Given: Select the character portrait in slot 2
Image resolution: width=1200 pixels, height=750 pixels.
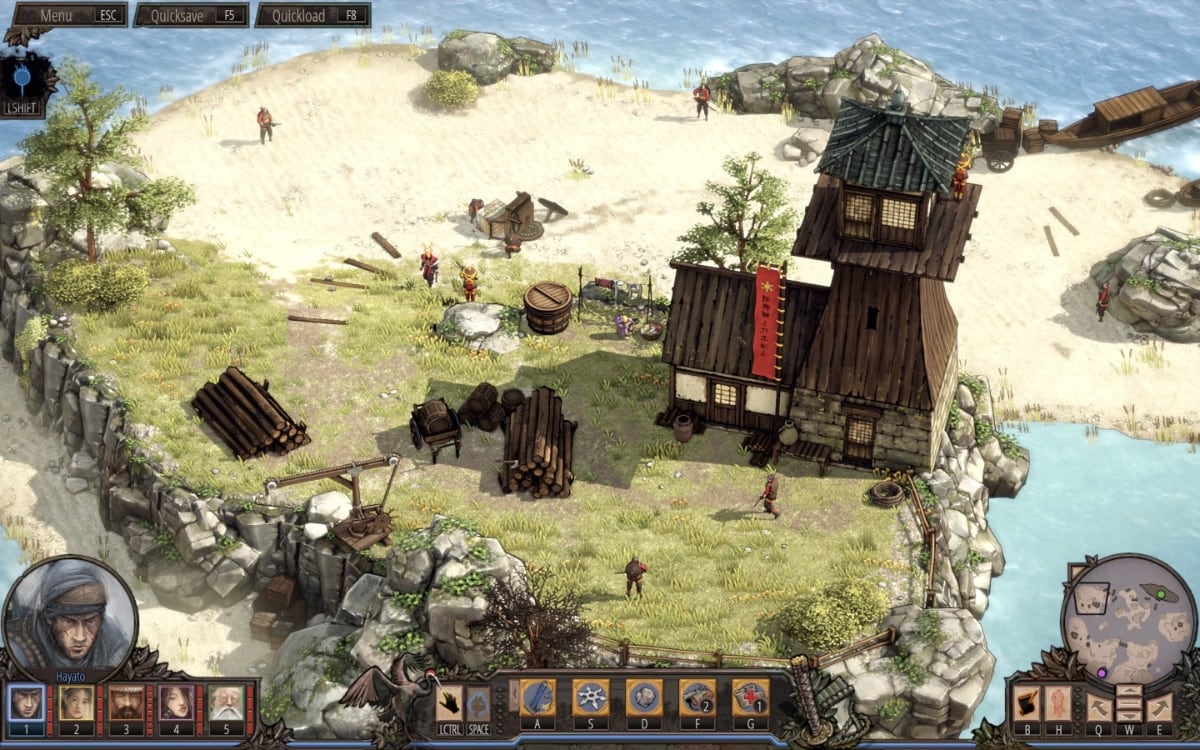Looking at the screenshot, I should [77, 703].
